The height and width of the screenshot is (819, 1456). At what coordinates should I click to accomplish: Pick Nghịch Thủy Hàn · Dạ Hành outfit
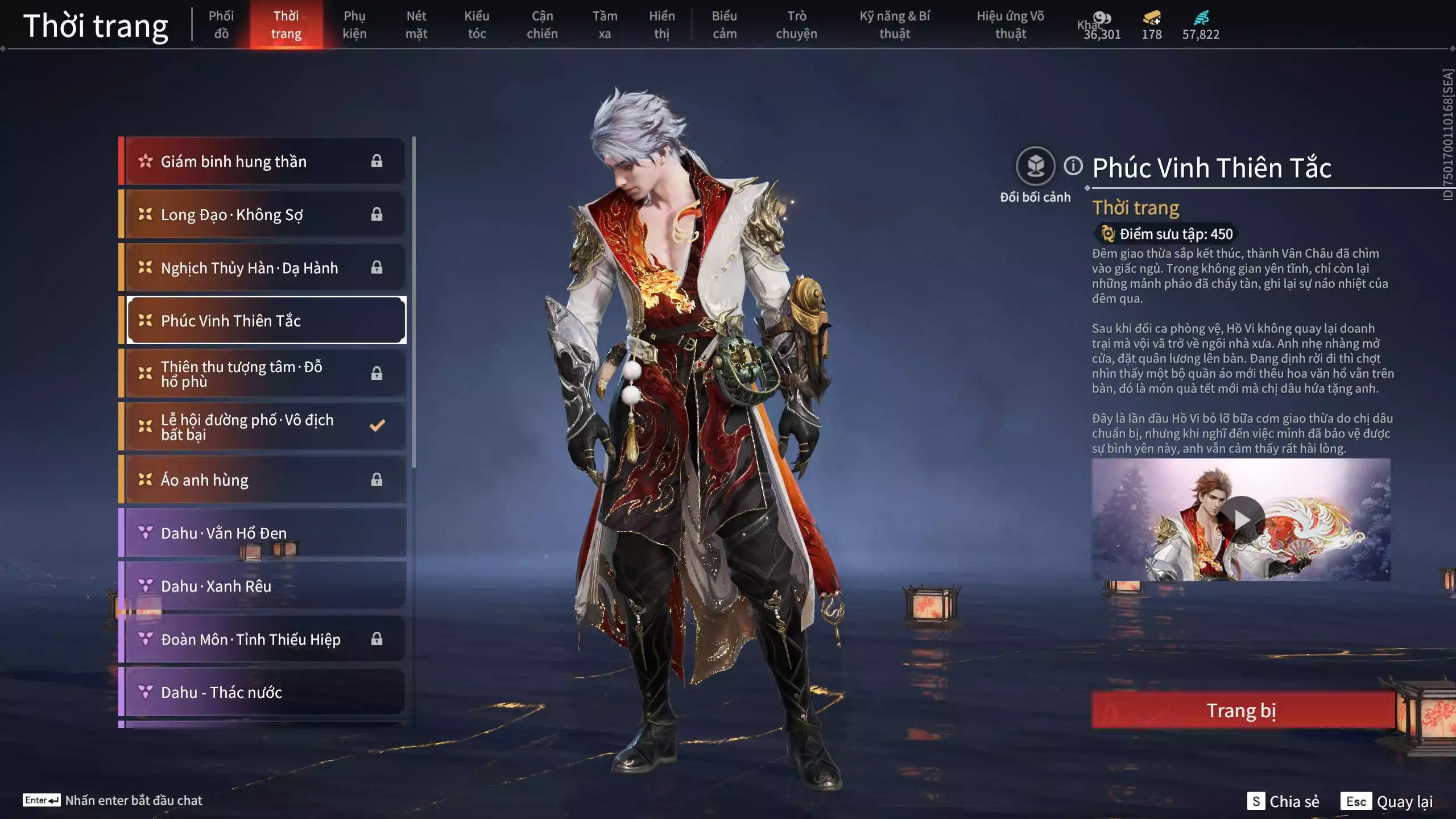(x=264, y=267)
